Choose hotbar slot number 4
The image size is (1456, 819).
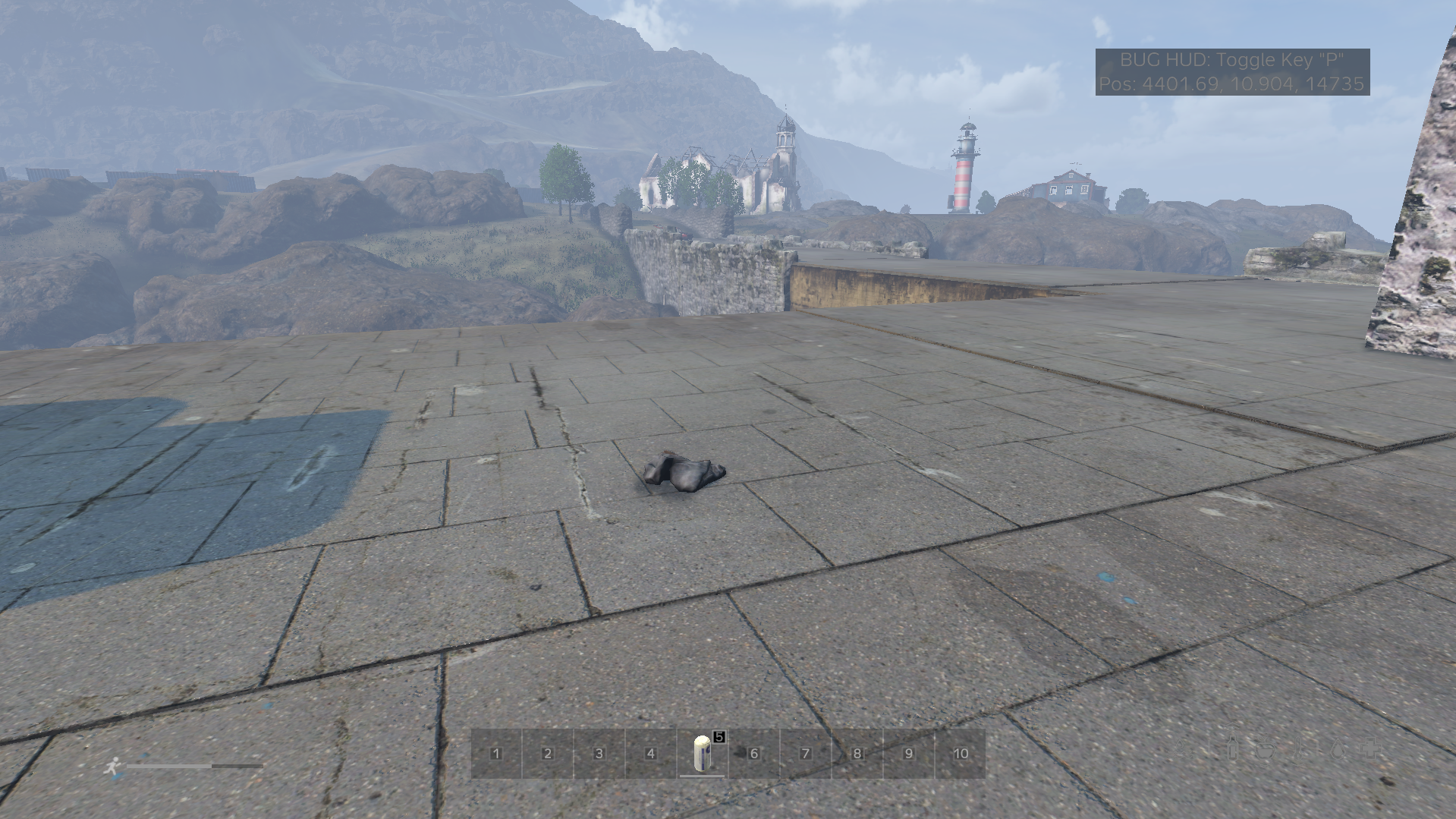[x=651, y=754]
